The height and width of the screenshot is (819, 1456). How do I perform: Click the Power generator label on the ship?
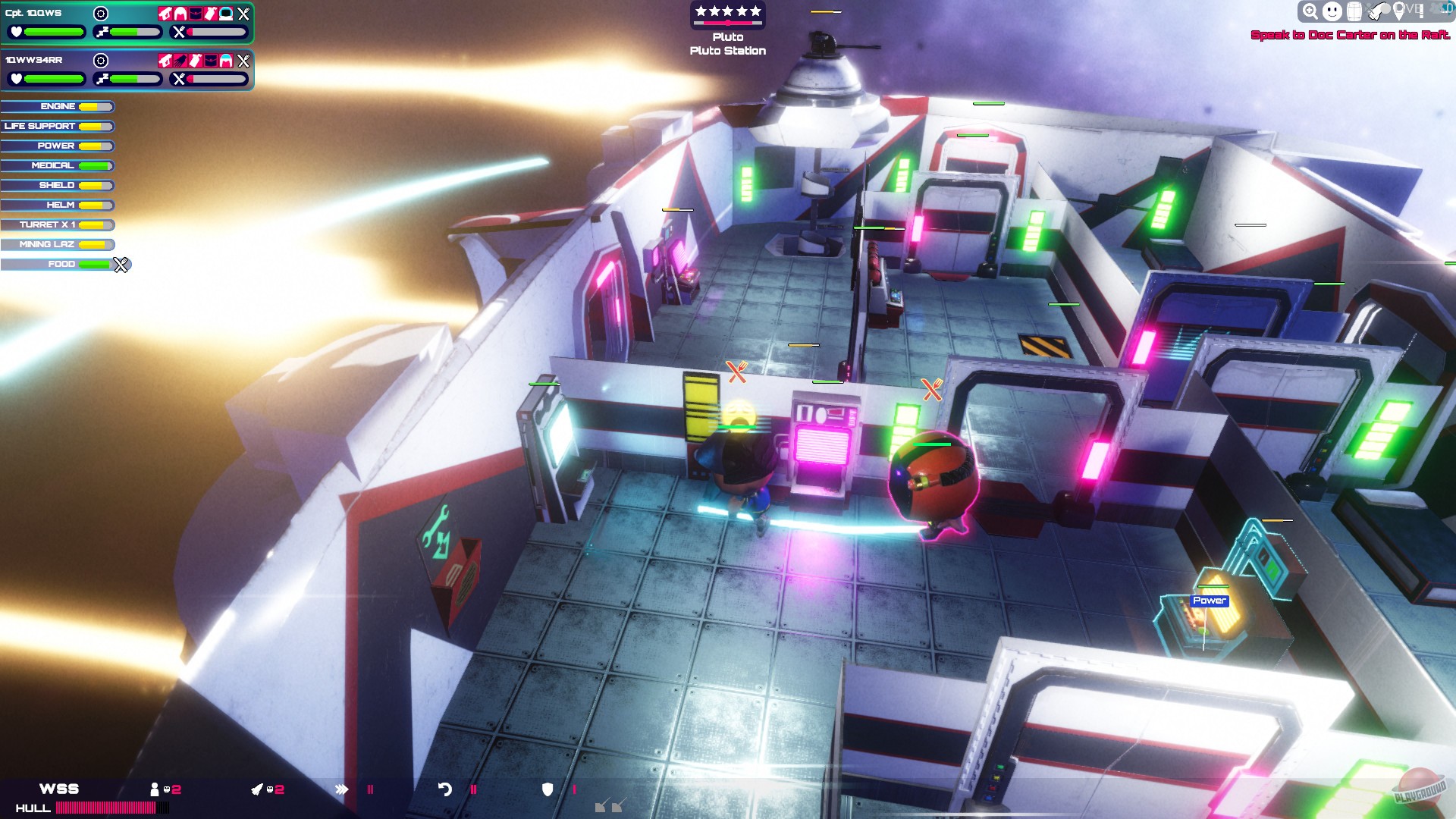(1209, 600)
